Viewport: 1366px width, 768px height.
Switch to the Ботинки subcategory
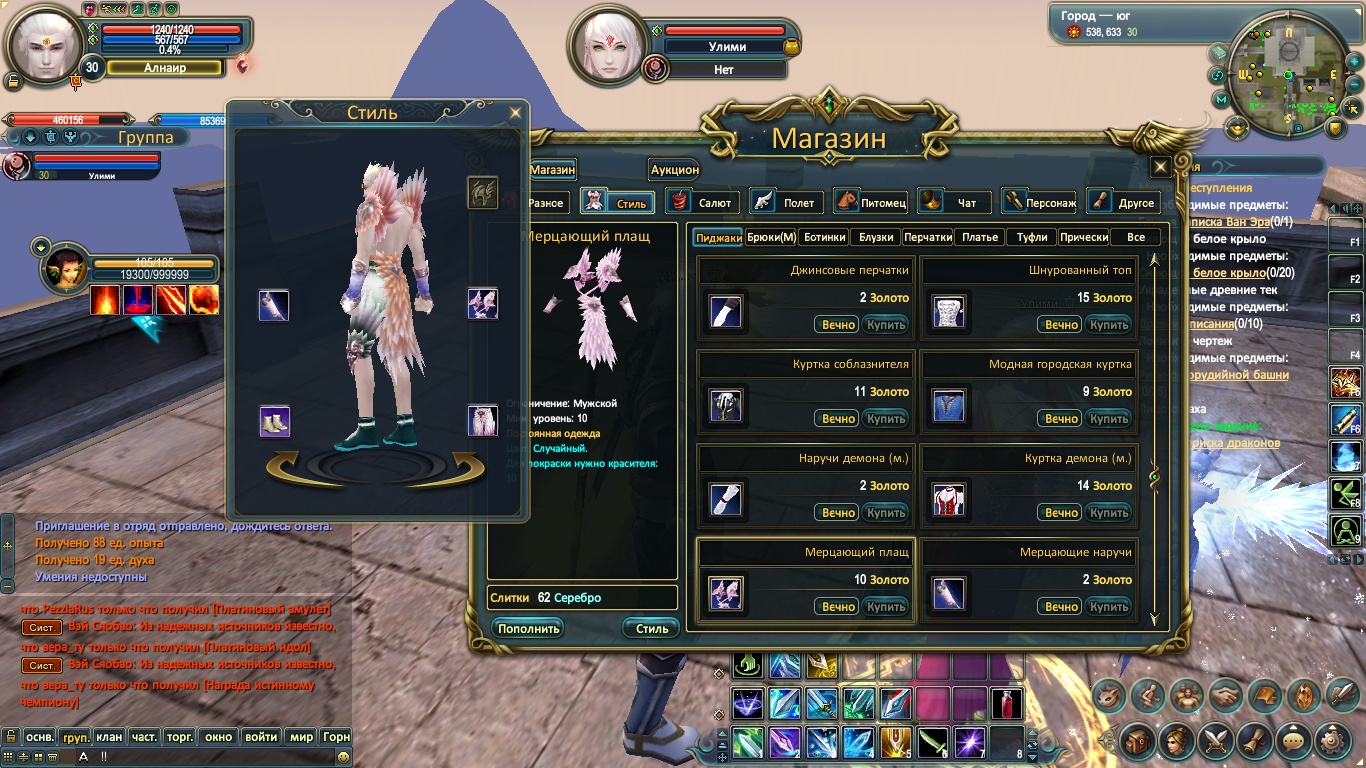click(825, 237)
